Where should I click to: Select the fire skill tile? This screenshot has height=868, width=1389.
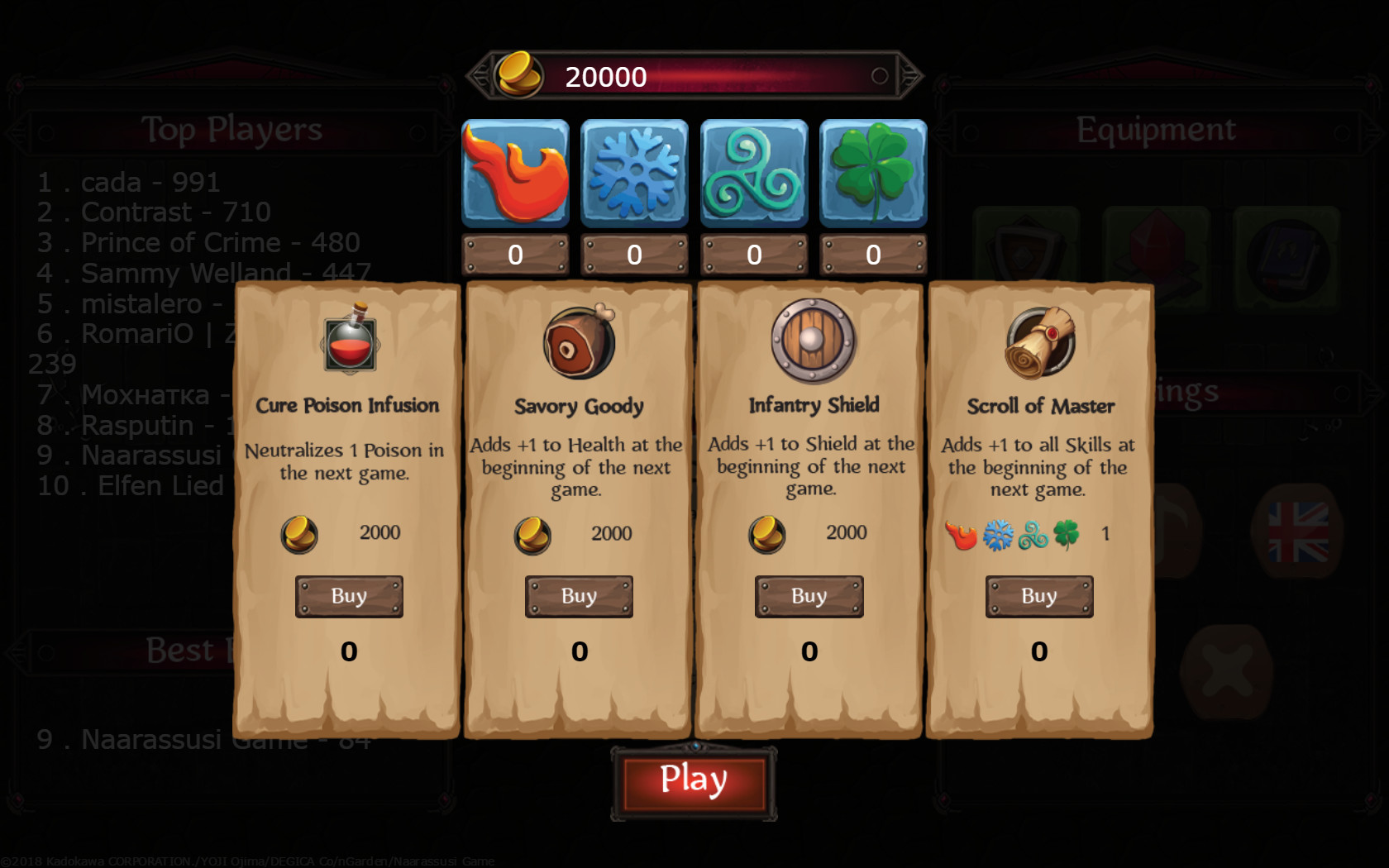[x=515, y=174]
